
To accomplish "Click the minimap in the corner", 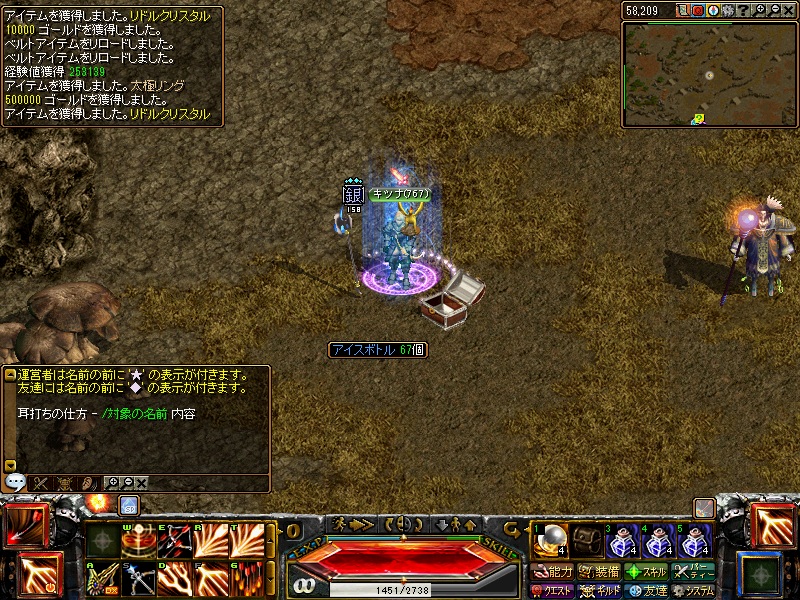I will click(x=709, y=73).
